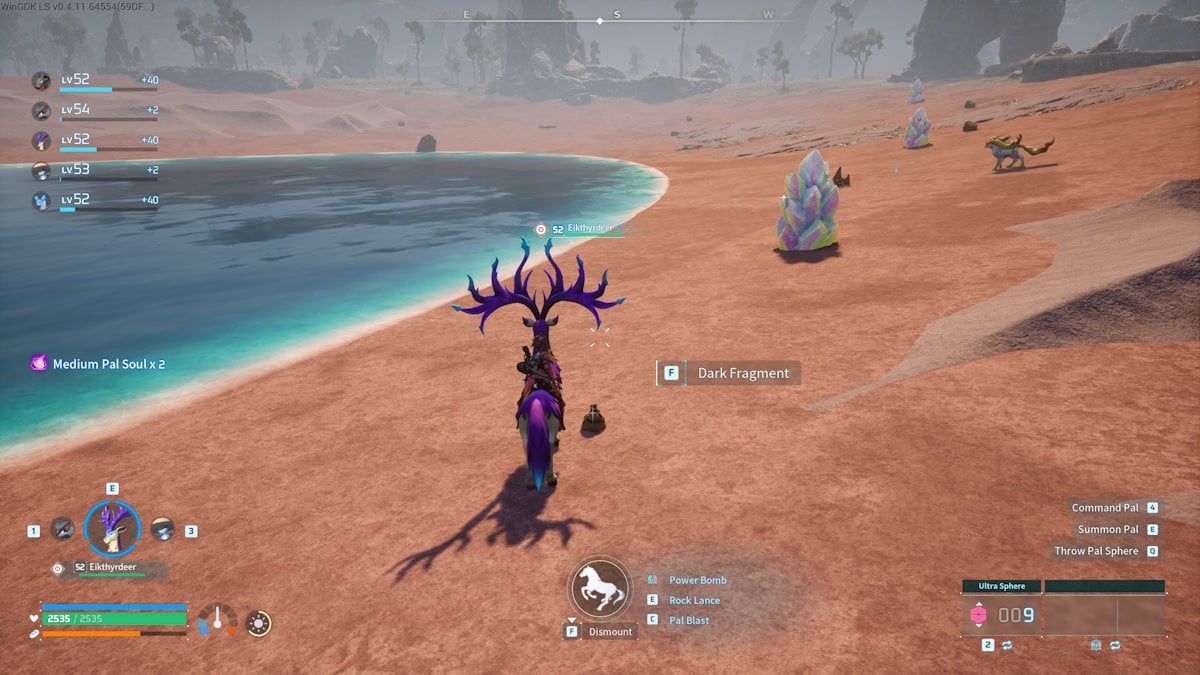Select the purple-antlered Lv 52 party portrait
1200x675 pixels.
(41, 141)
